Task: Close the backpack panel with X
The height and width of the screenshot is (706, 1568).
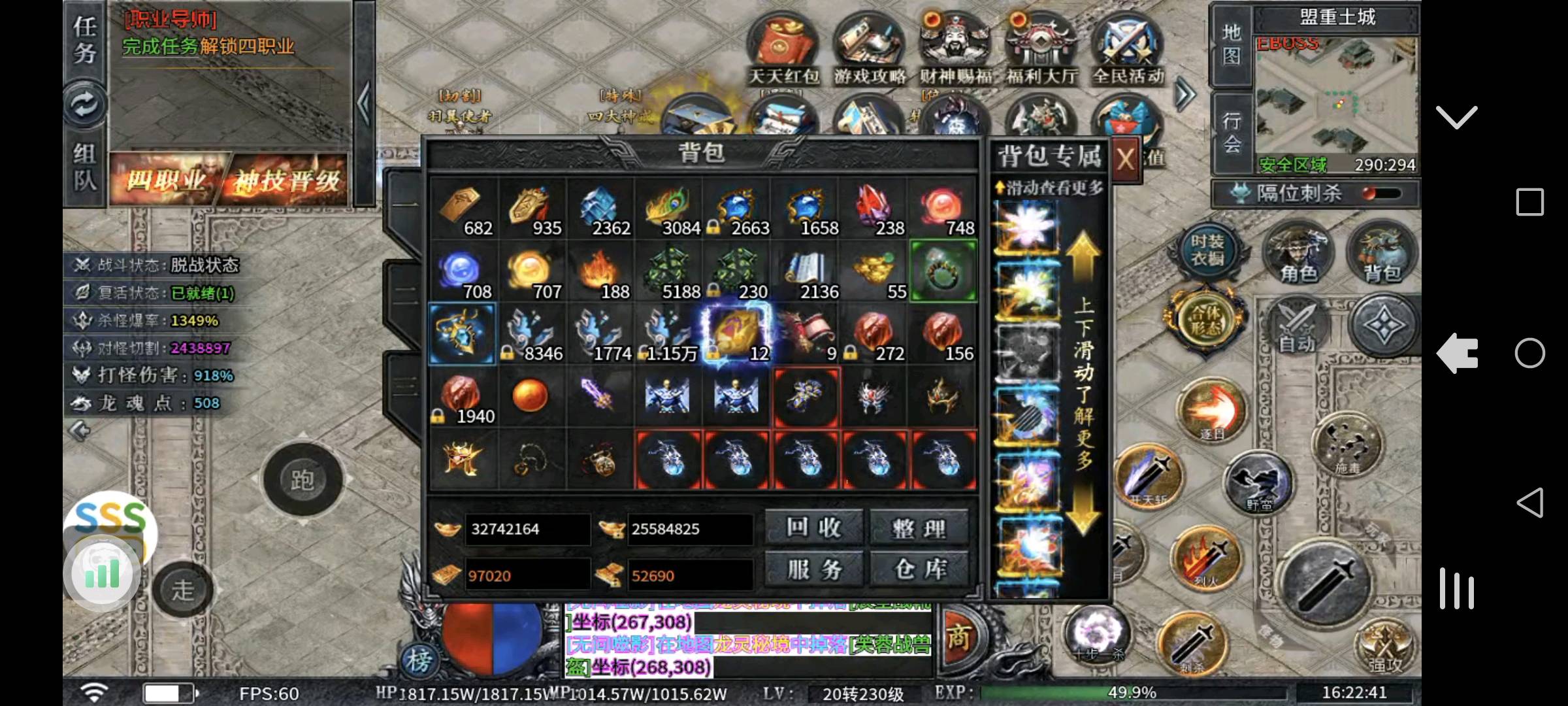Action: tap(1125, 159)
